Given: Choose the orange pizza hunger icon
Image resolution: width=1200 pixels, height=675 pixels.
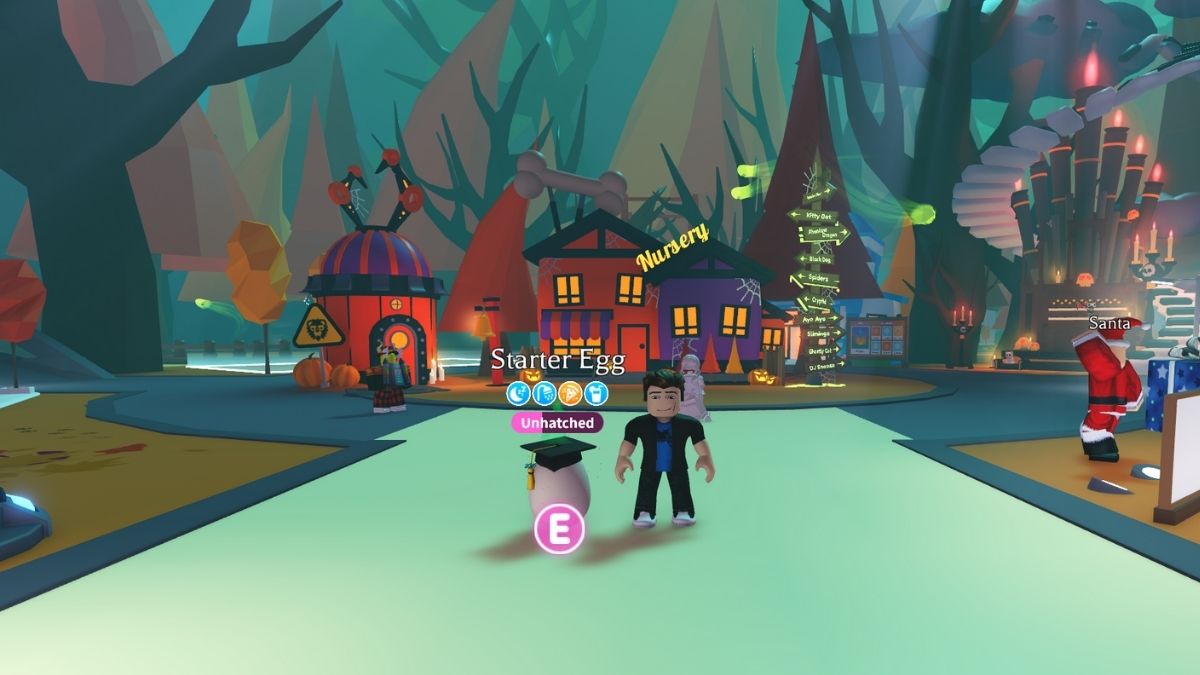Looking at the screenshot, I should click(x=570, y=393).
